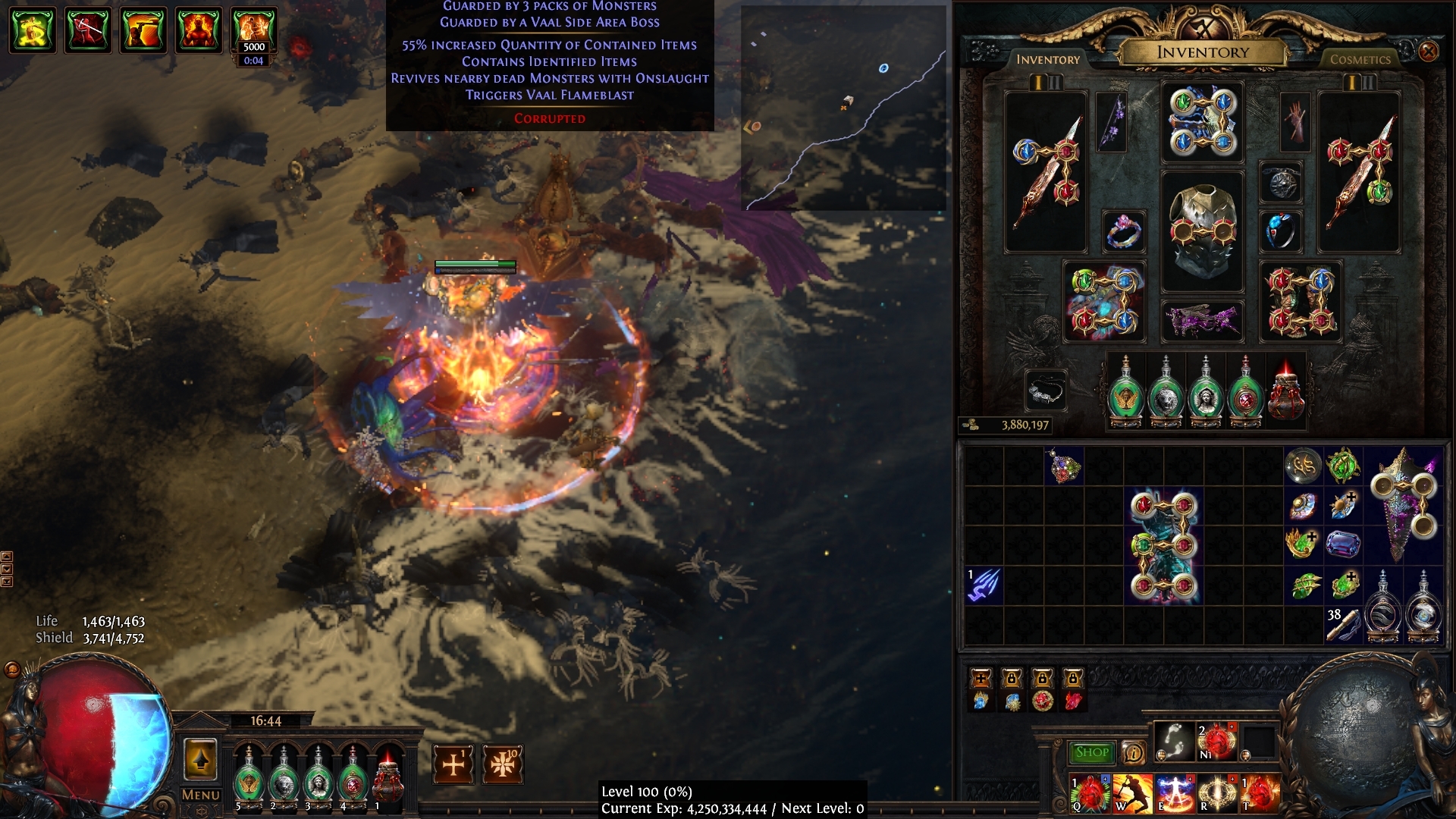Switch to the Cosmetics tab
This screenshot has height=819, width=1456.
[1360, 59]
